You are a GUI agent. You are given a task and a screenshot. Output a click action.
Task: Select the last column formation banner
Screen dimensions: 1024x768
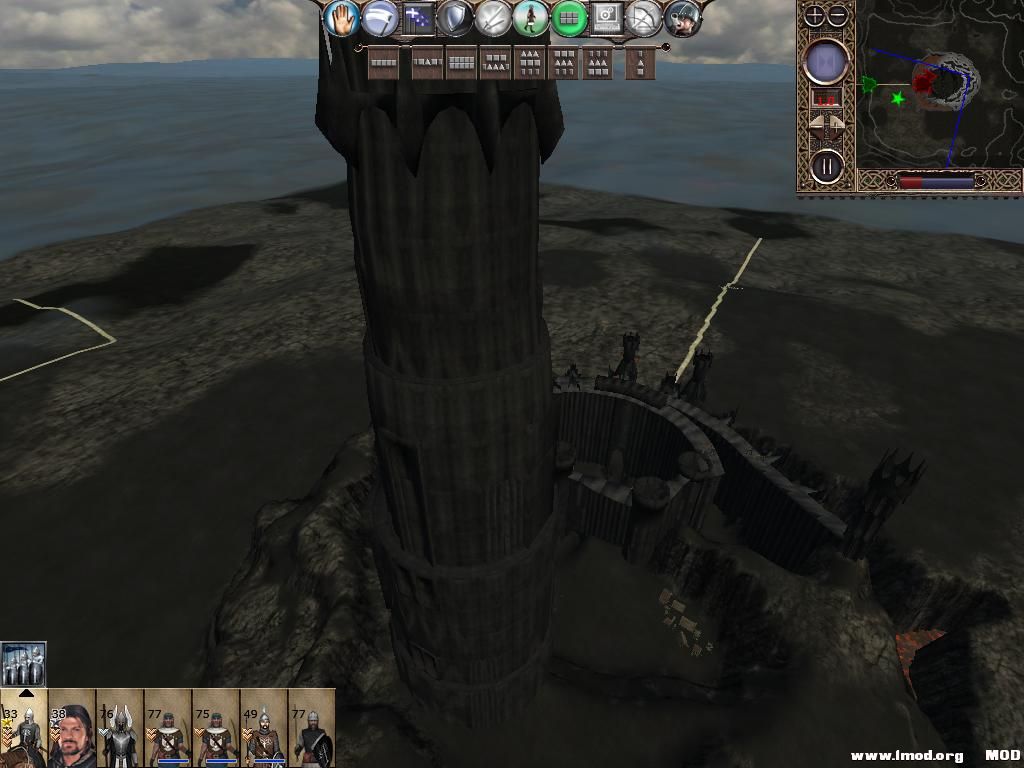pyautogui.click(x=640, y=63)
